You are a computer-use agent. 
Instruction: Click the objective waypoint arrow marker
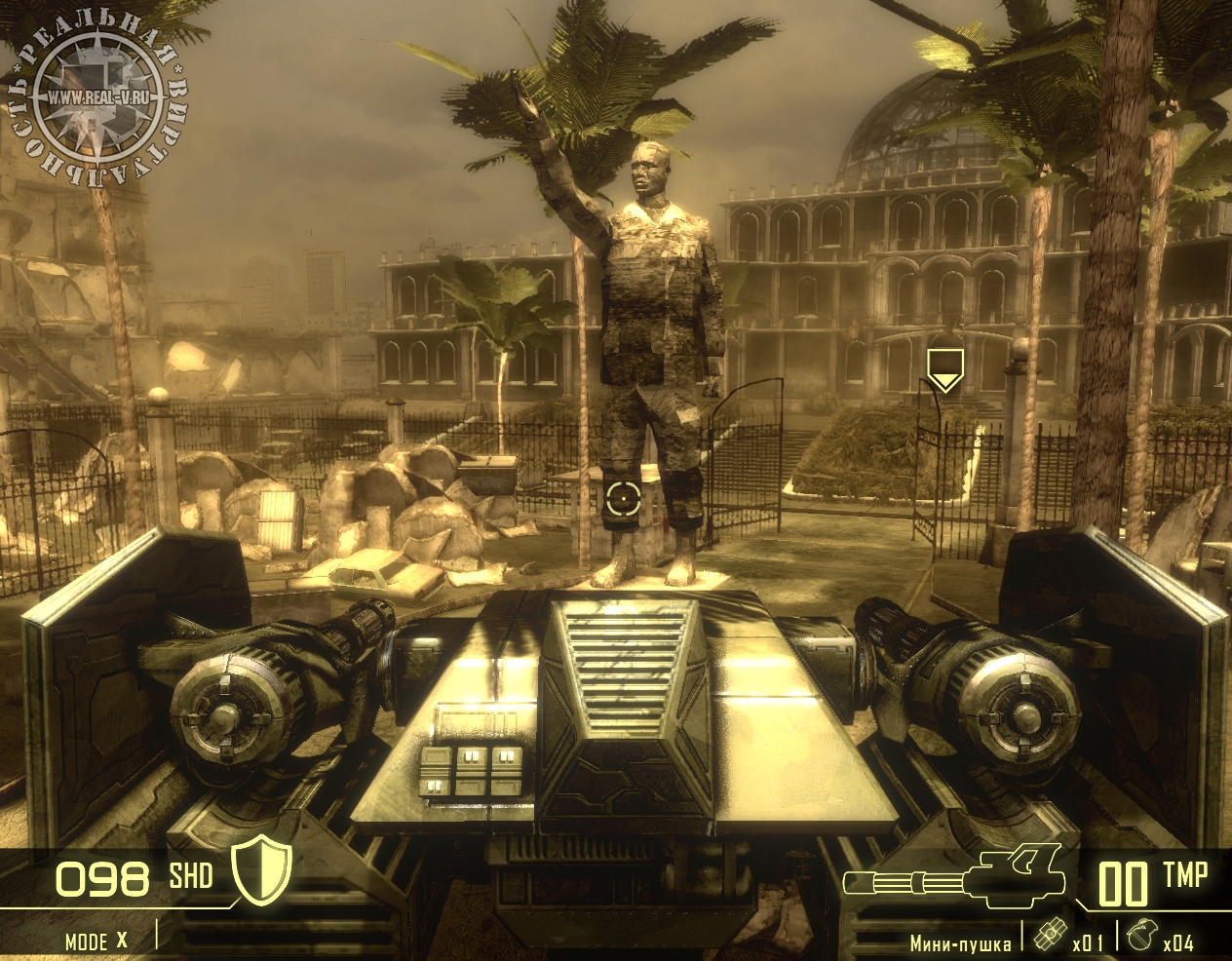943,369
